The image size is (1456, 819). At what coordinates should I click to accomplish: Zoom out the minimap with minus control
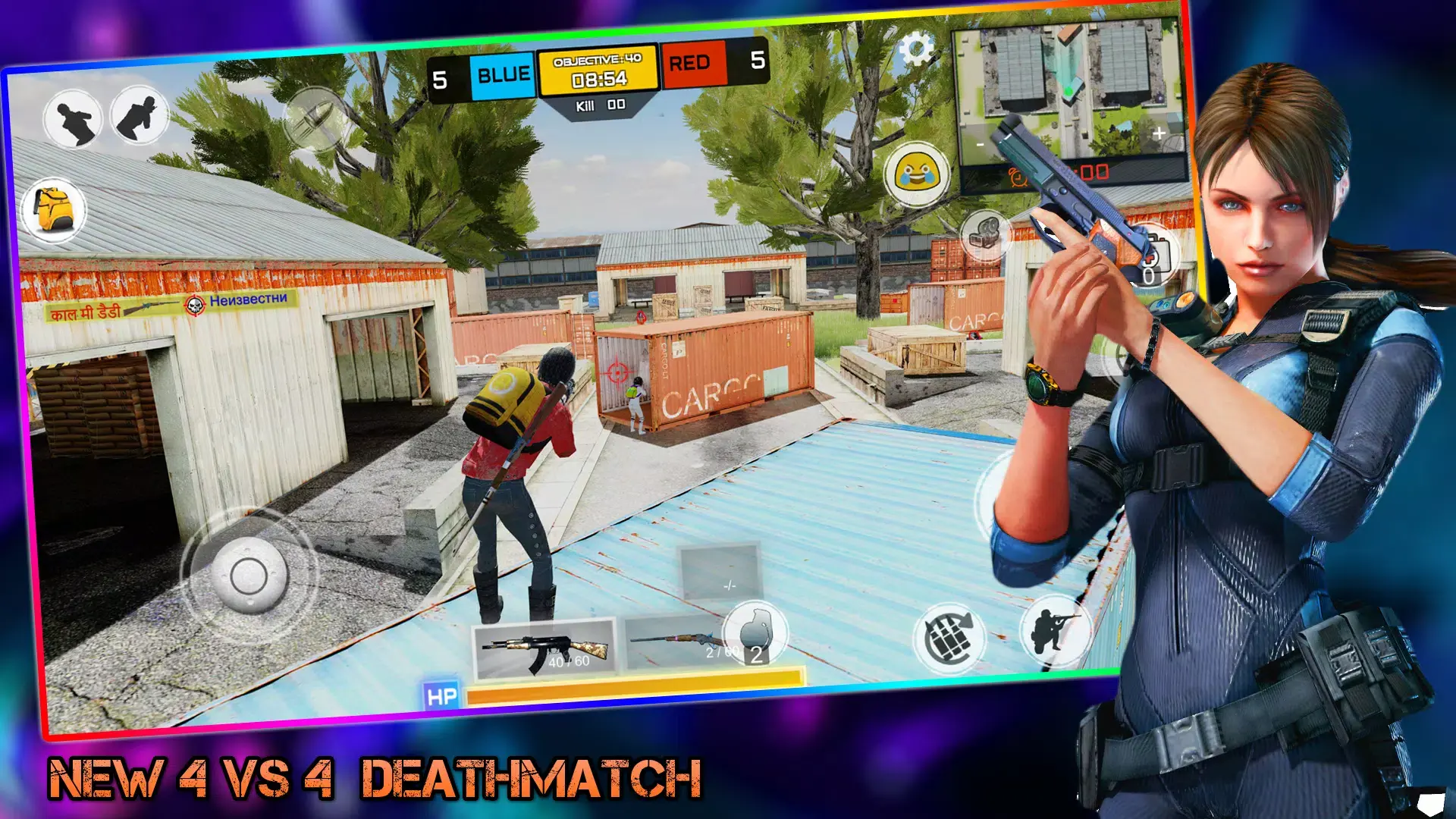click(979, 146)
